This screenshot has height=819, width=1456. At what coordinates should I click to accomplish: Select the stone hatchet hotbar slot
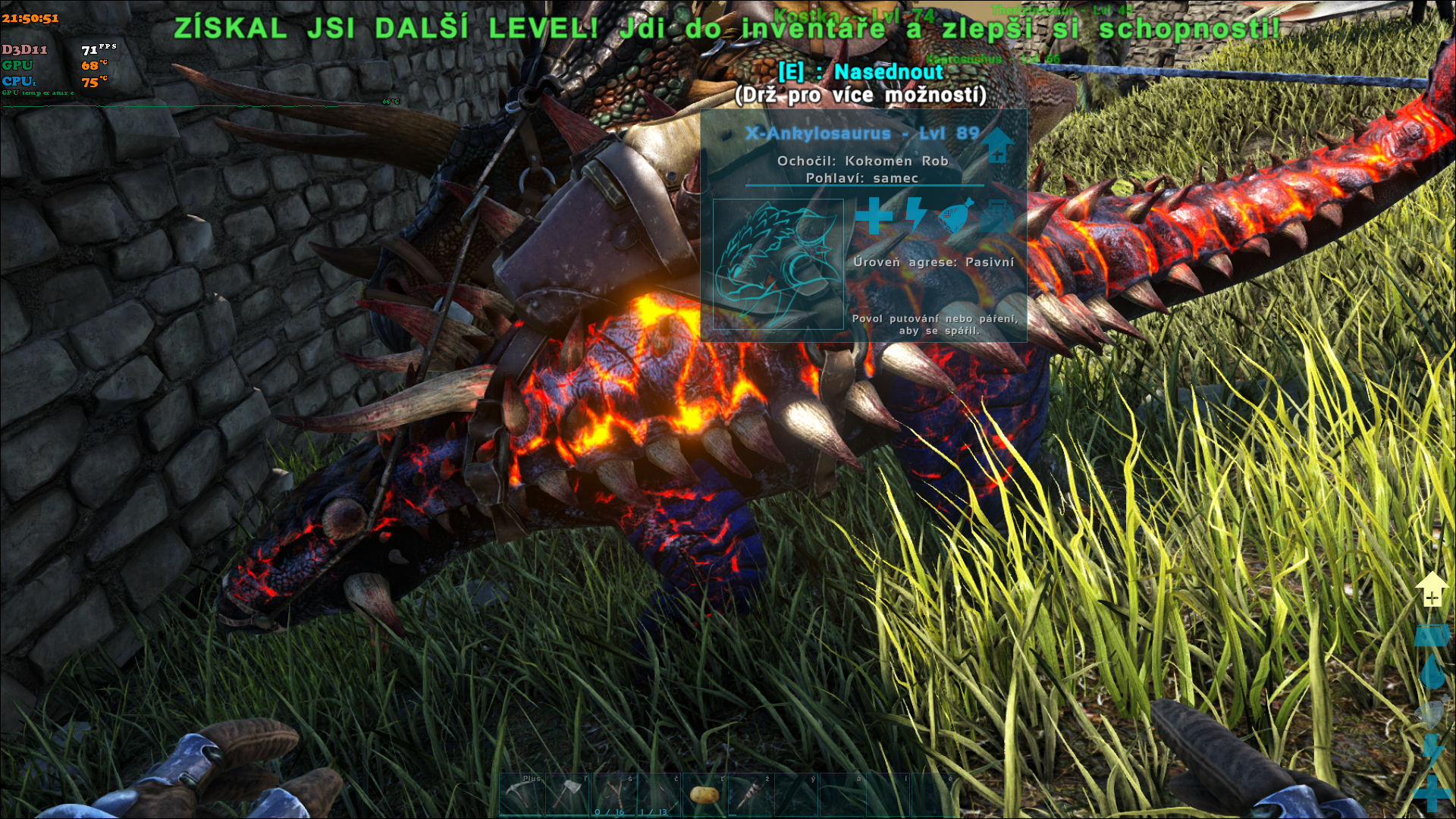click(568, 795)
